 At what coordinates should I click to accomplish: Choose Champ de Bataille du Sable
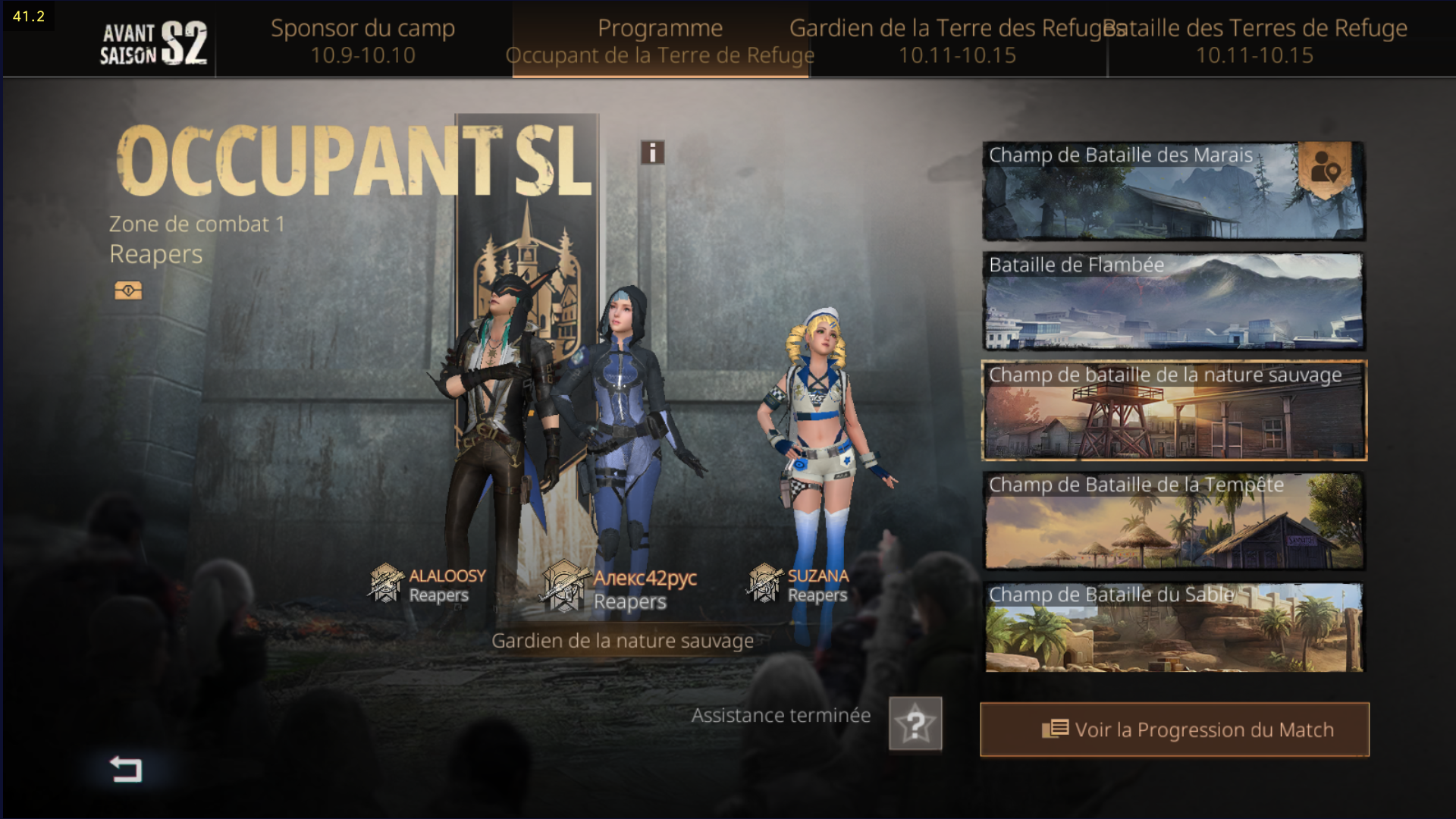pyautogui.click(x=1173, y=628)
